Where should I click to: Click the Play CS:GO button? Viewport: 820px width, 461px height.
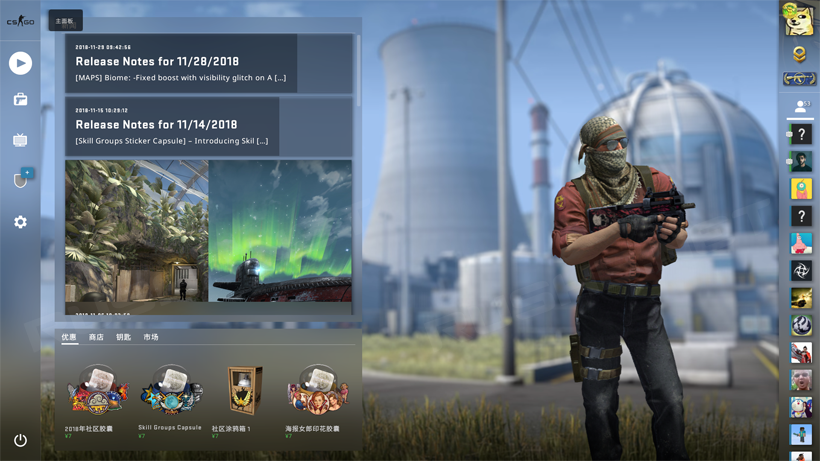coord(20,63)
